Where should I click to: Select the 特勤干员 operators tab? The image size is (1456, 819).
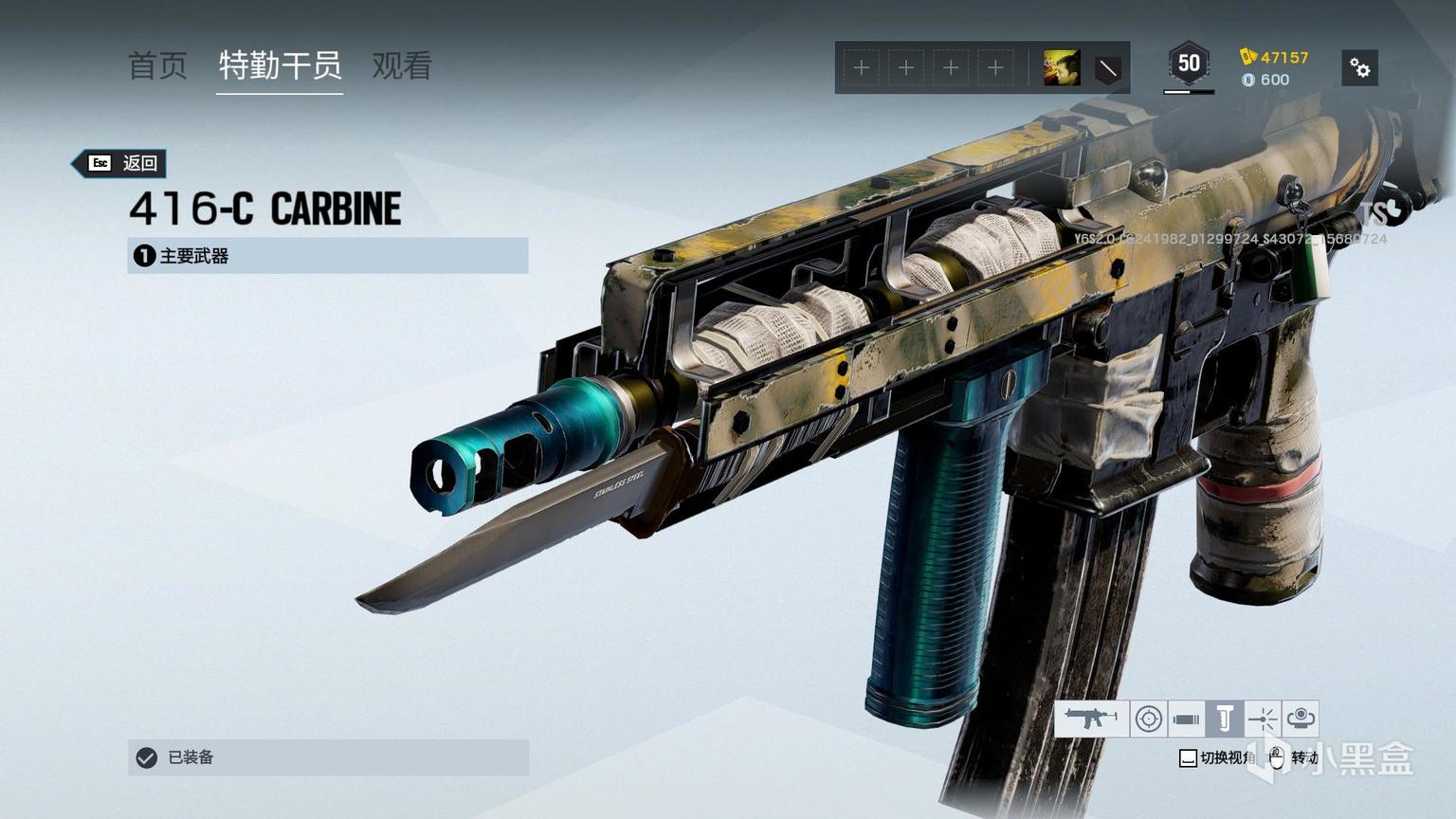click(280, 65)
